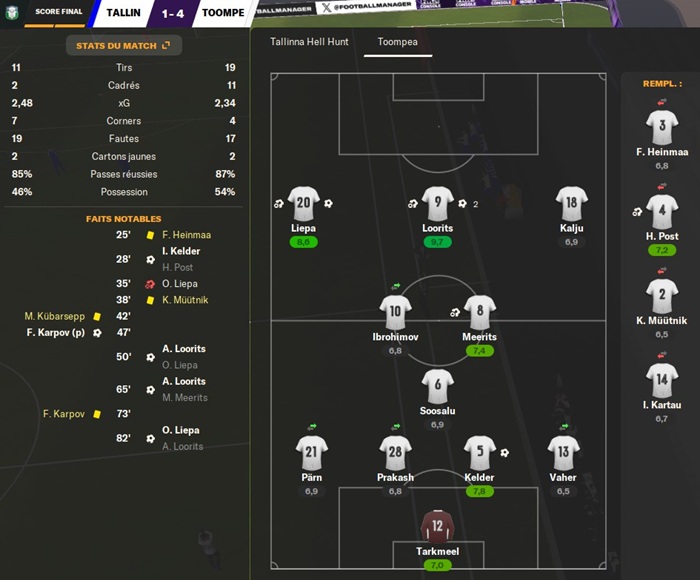Select Prakash in shirt 28
The width and height of the screenshot is (700, 580).
(x=395, y=453)
